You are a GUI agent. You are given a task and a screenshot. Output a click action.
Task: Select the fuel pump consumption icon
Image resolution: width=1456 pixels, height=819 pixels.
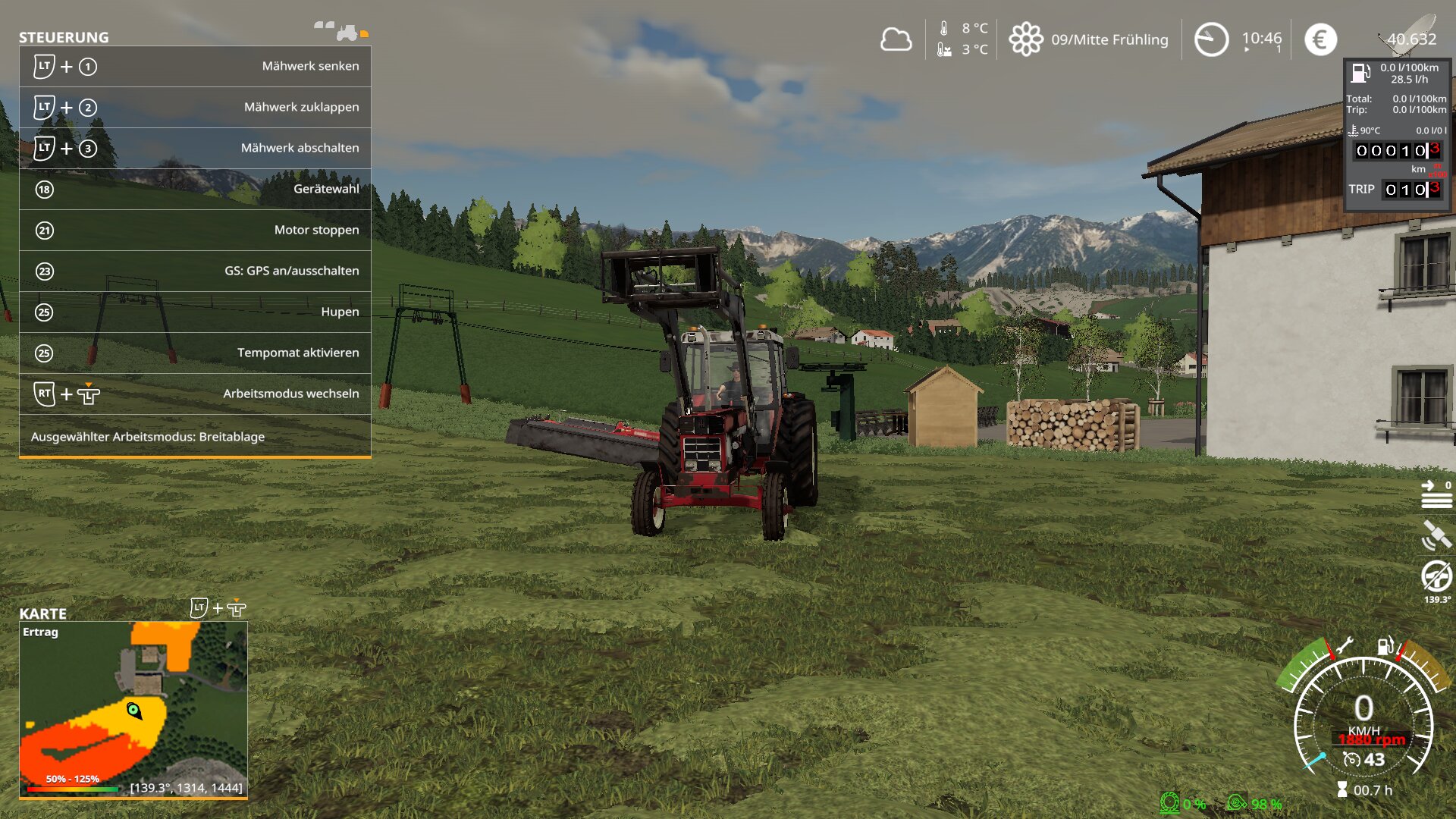tap(1360, 73)
